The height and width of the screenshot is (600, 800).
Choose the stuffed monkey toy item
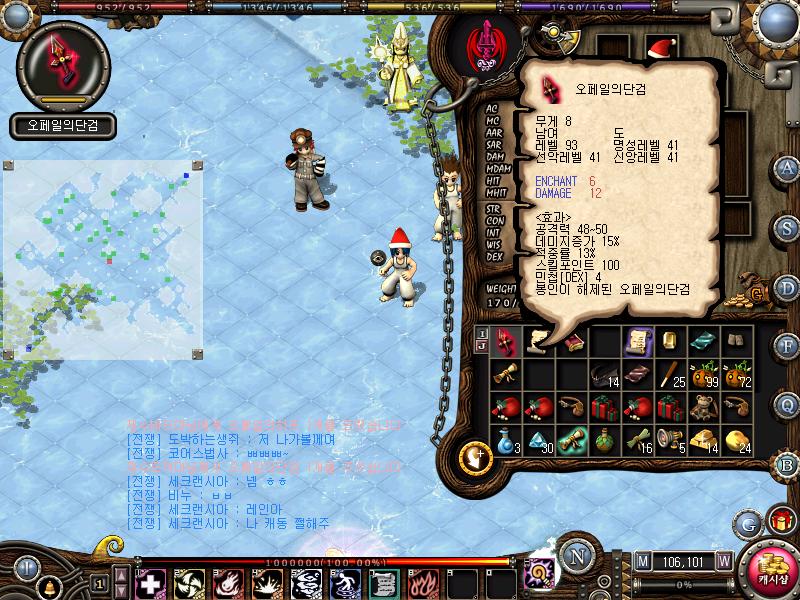pyautogui.click(x=703, y=406)
